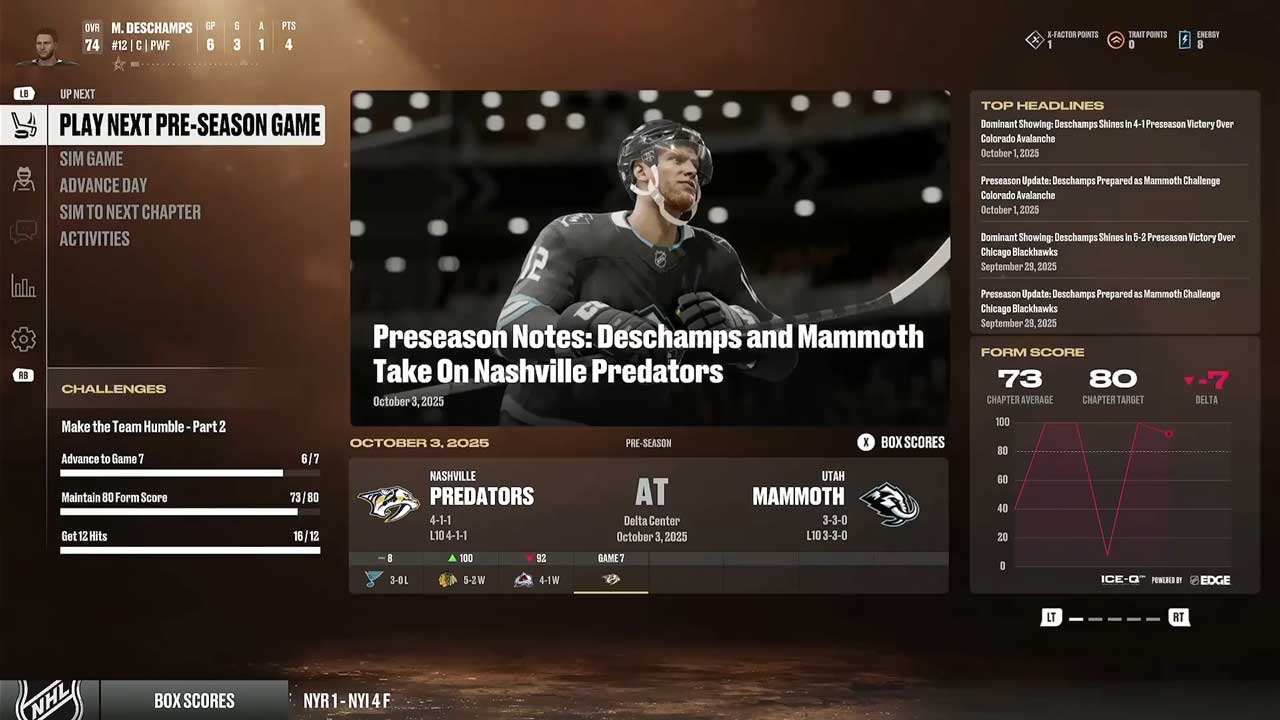
Task: Open the chat bubble sidebar icon
Action: (23, 233)
